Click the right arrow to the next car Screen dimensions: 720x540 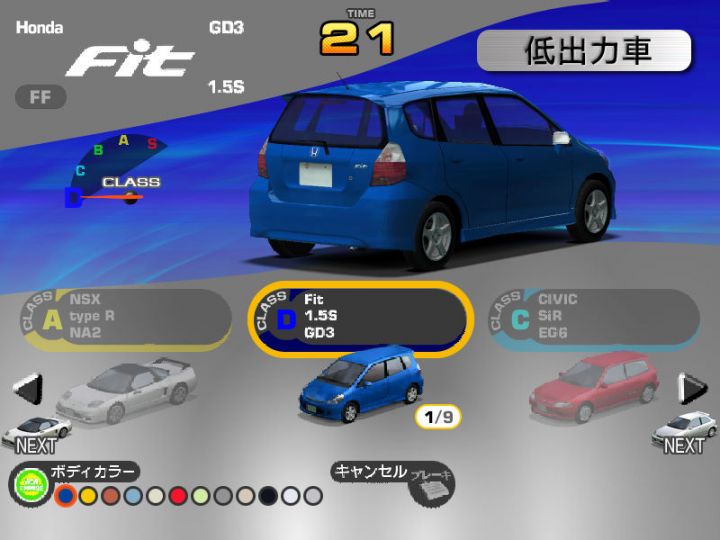[x=692, y=387]
